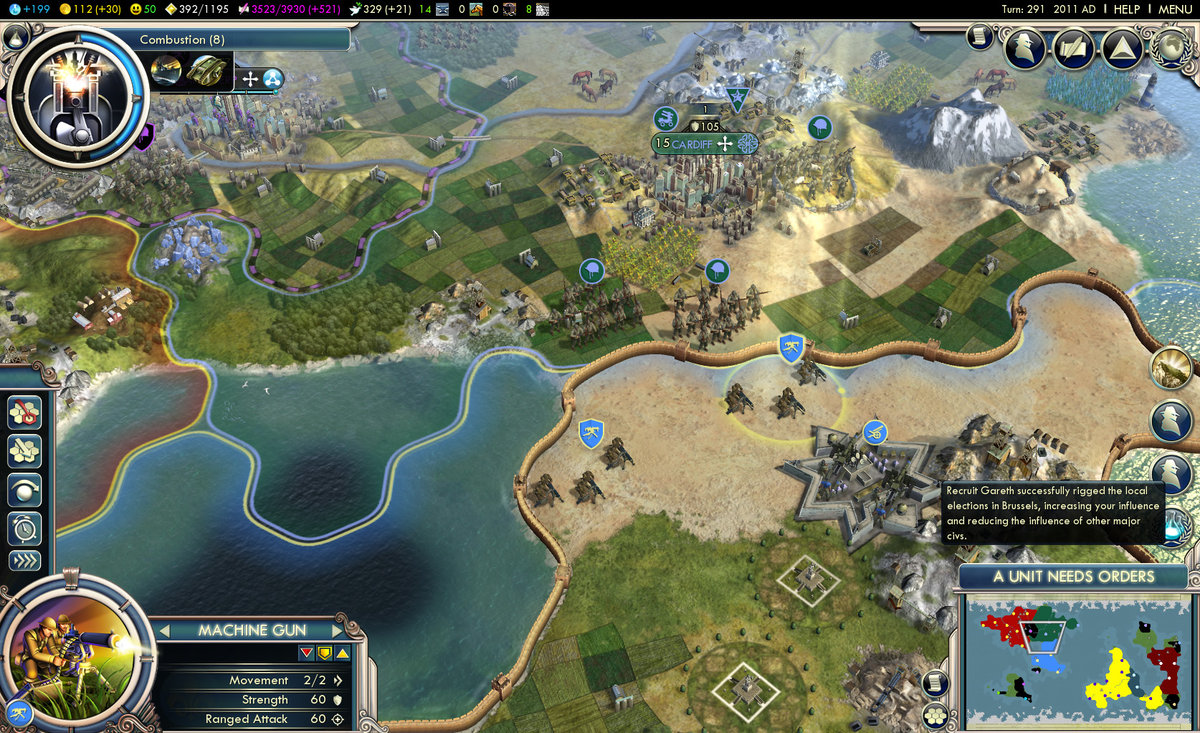Select the next unit arrow beside Machine Gun
The image size is (1200, 733).
337,630
